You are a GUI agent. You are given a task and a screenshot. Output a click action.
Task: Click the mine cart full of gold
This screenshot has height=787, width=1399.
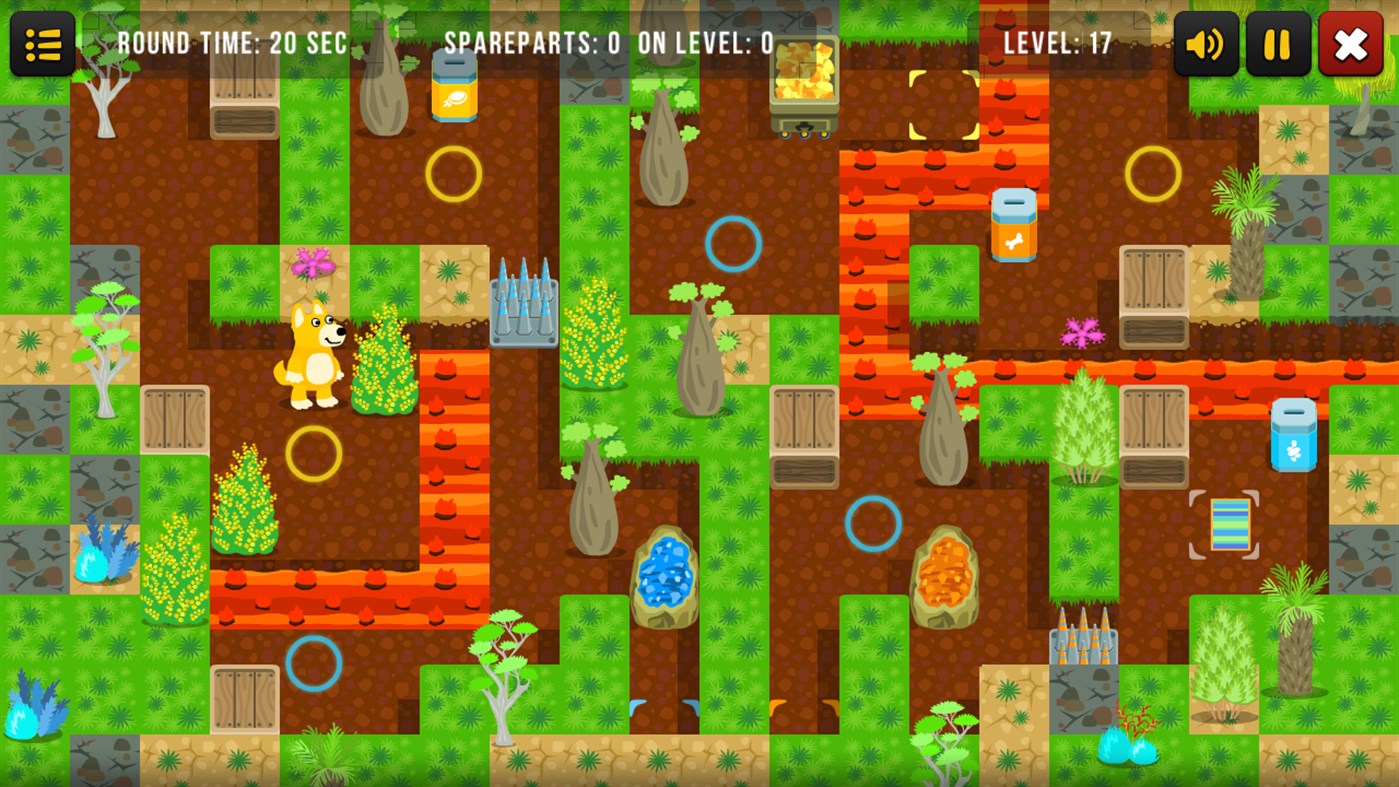(x=803, y=72)
